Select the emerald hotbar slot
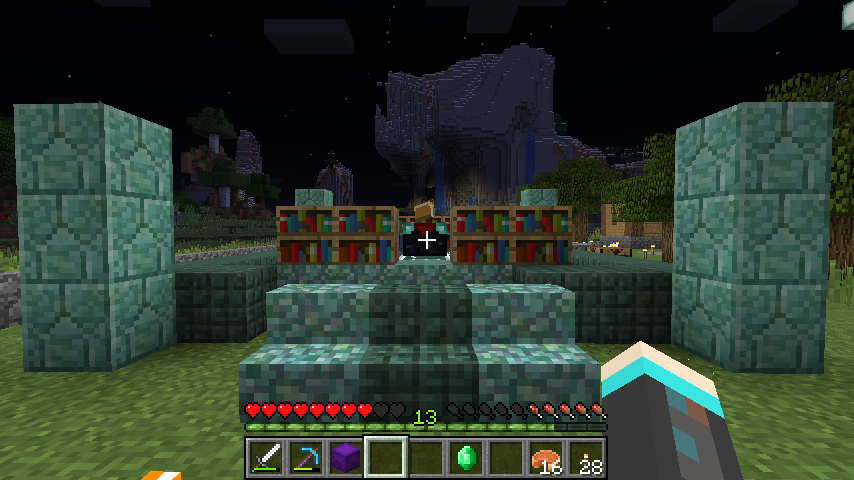The height and width of the screenshot is (480, 854). [466, 458]
